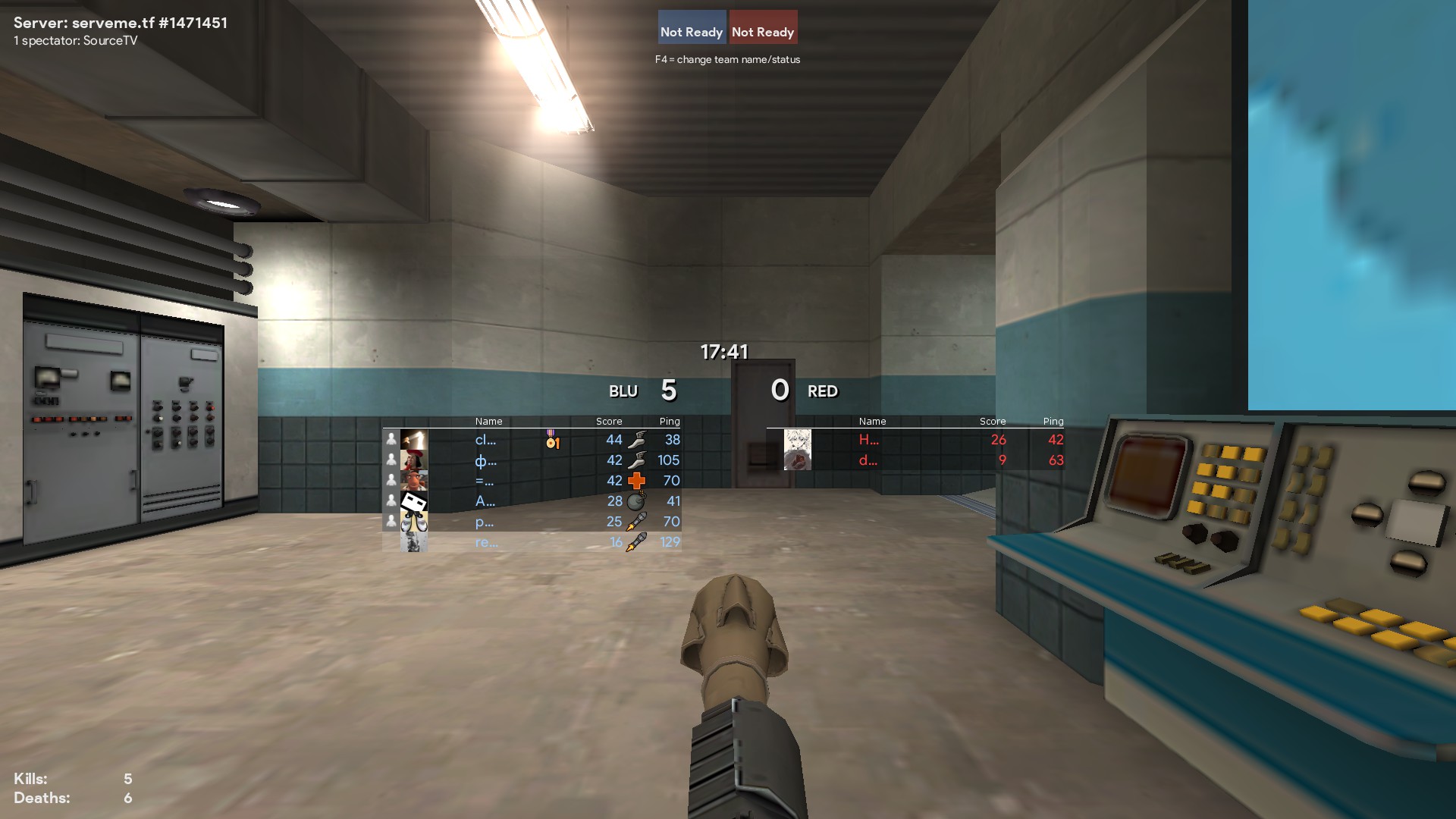This screenshot has width=1456, height=819.
Task: Toggle the RED team Not Ready status
Action: click(x=763, y=28)
